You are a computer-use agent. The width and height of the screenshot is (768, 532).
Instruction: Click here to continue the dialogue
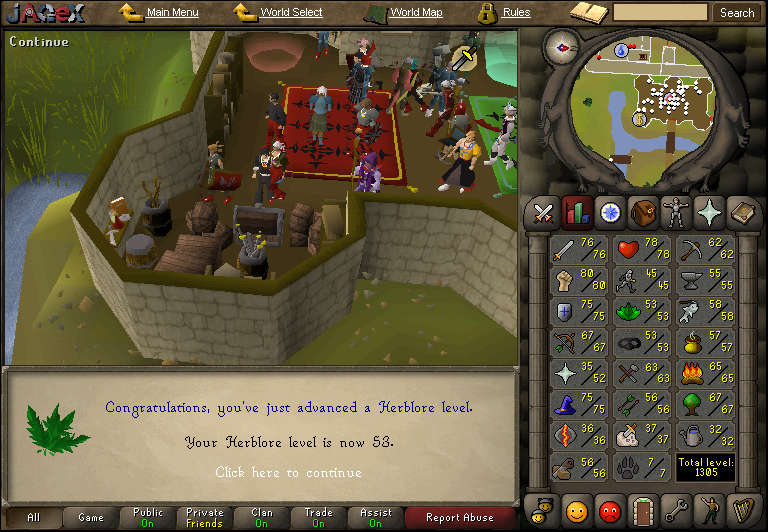click(x=288, y=472)
